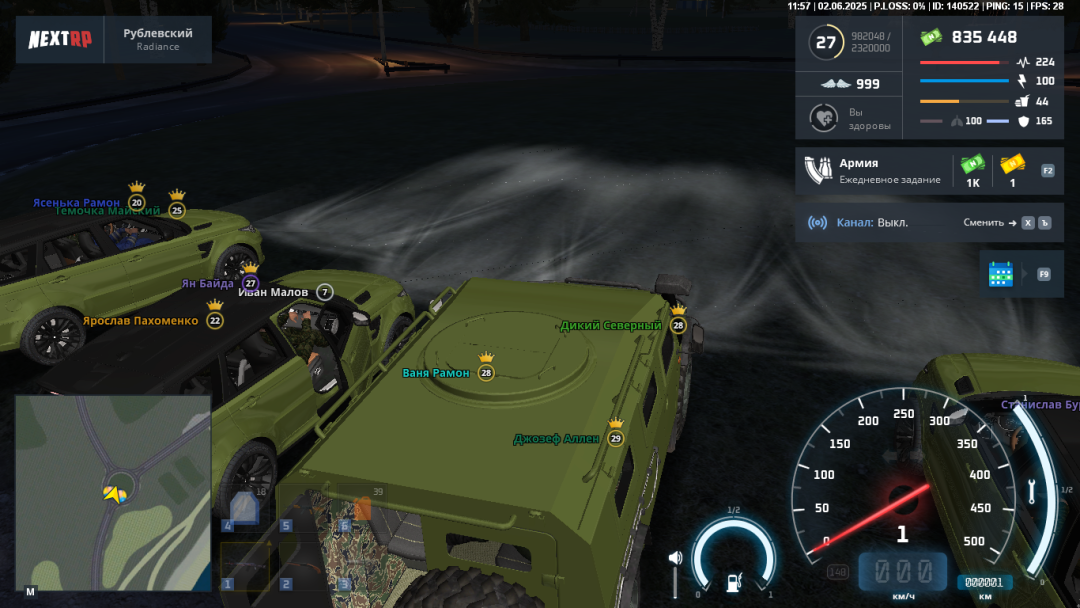Open the calendar events icon

1000,274
